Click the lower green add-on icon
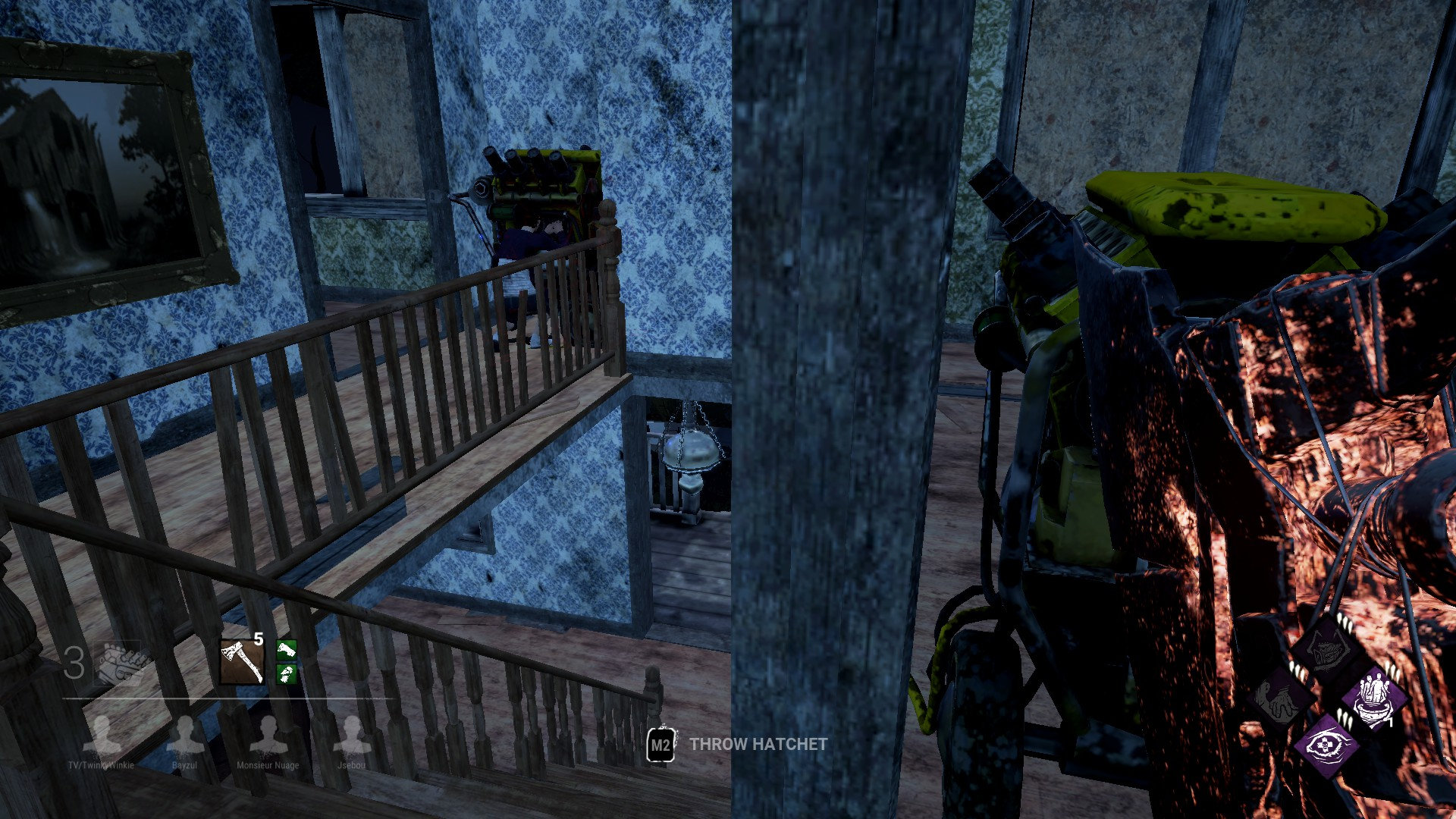 (286, 674)
